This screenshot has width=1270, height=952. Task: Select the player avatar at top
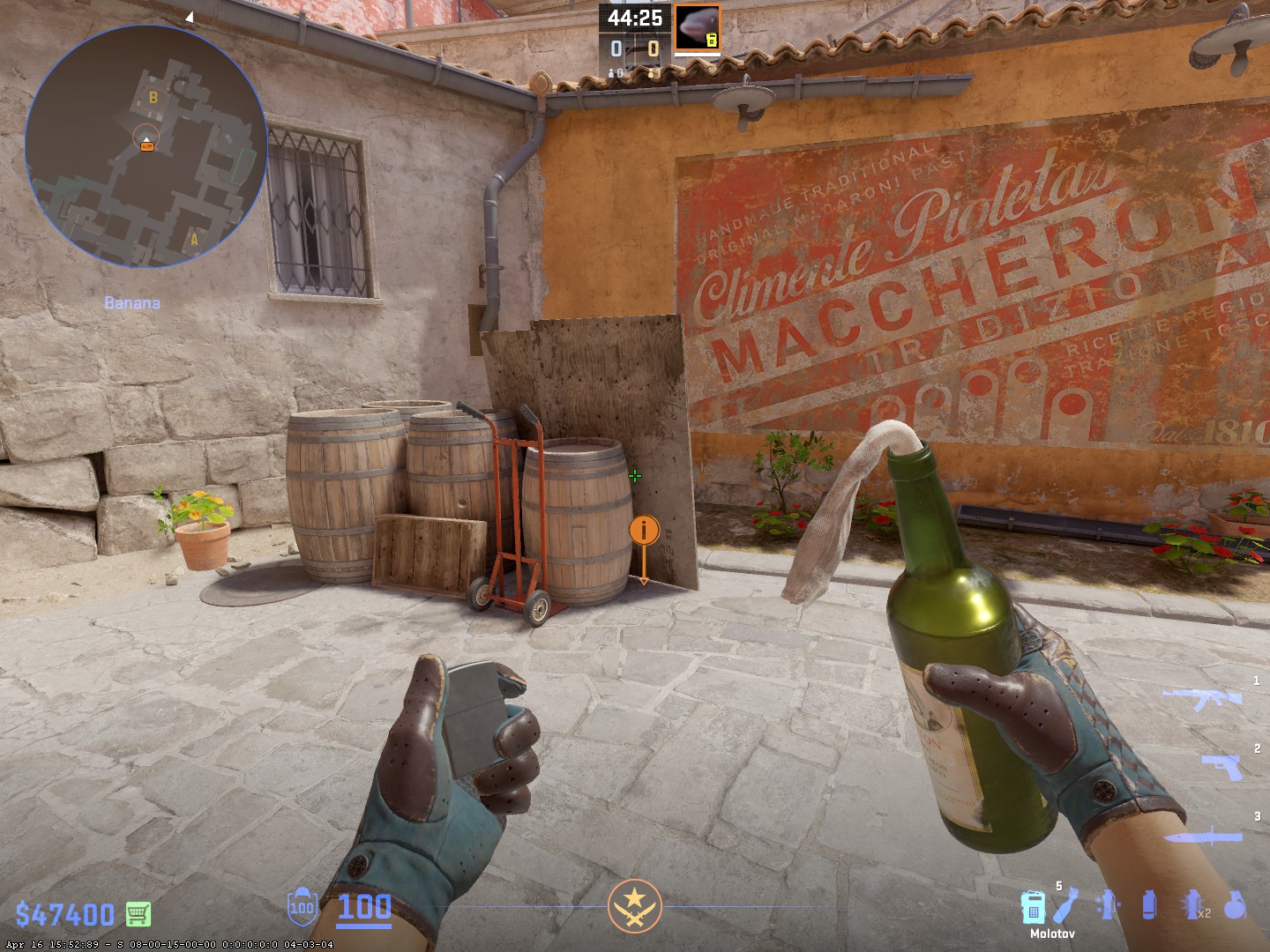697,27
